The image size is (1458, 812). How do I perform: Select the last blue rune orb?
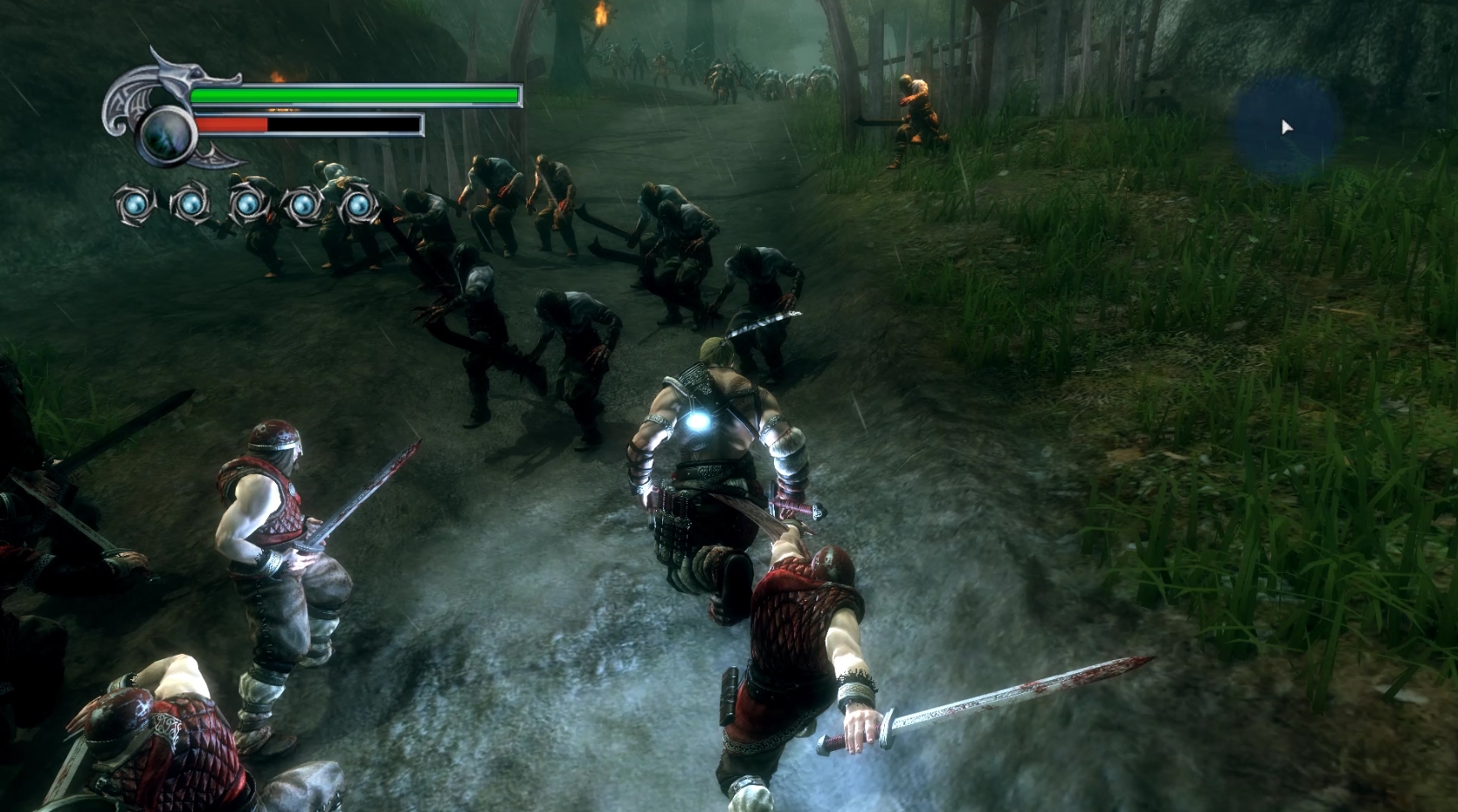coord(357,204)
